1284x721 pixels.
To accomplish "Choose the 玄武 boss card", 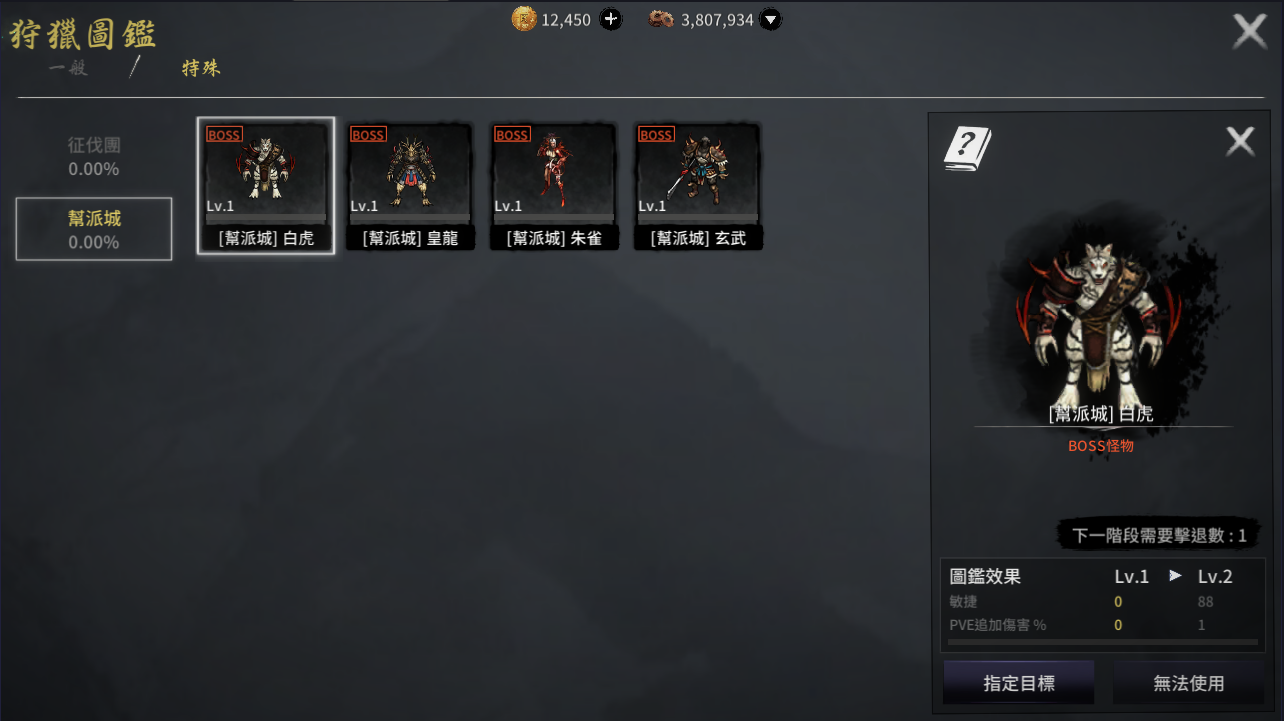I will 698,185.
